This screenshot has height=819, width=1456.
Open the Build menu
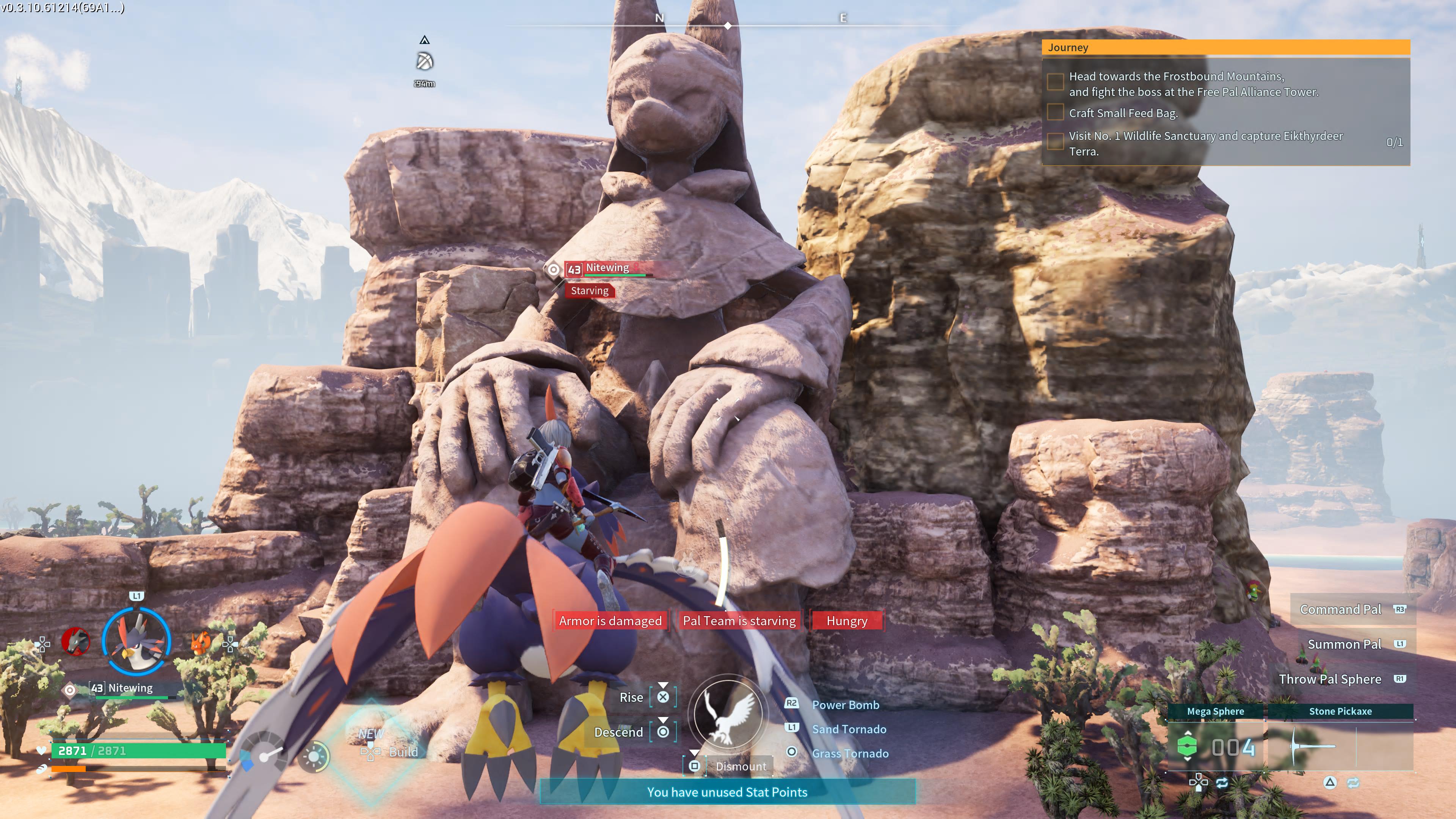[402, 752]
